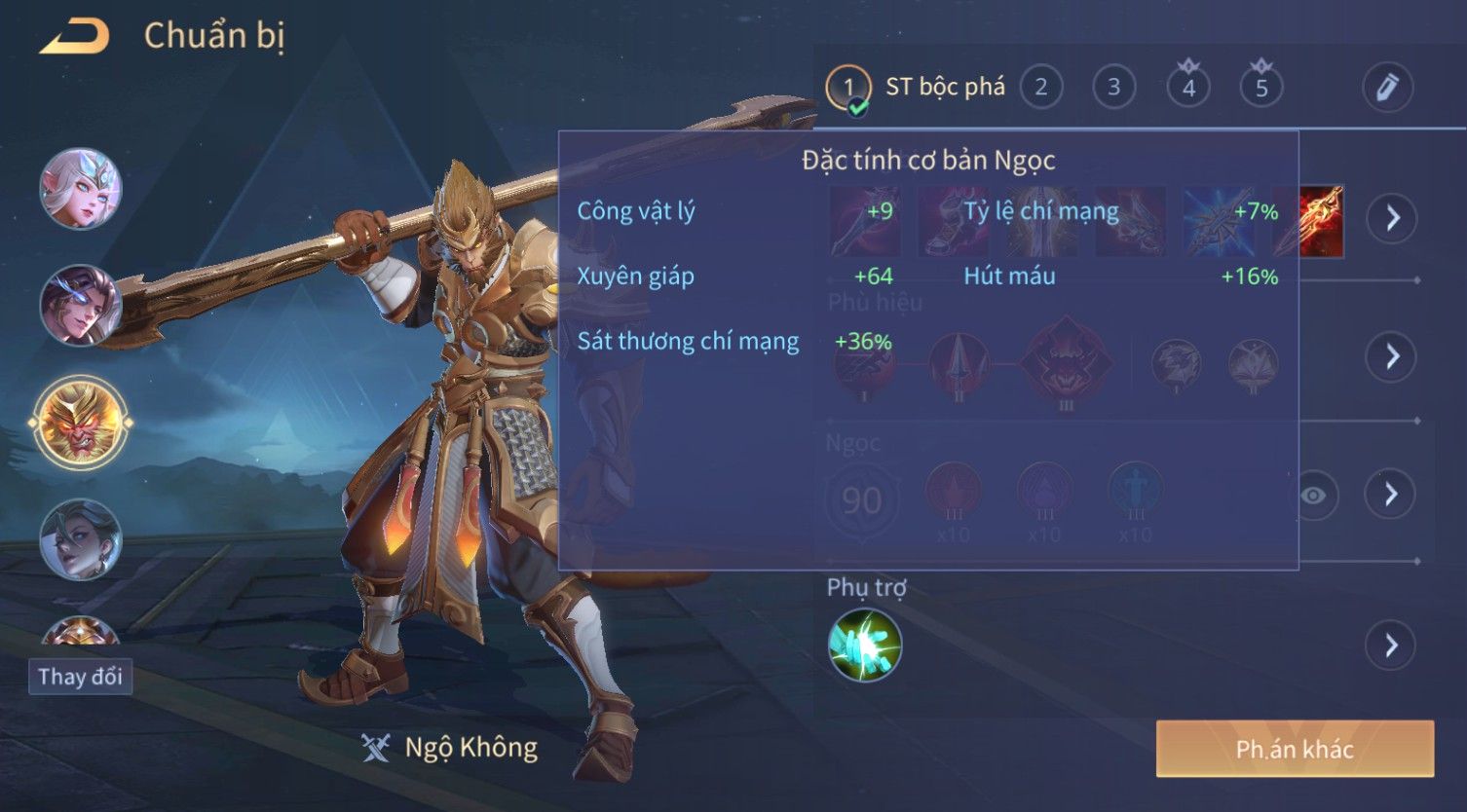Pick the white-haired female hero portrait

point(81,189)
